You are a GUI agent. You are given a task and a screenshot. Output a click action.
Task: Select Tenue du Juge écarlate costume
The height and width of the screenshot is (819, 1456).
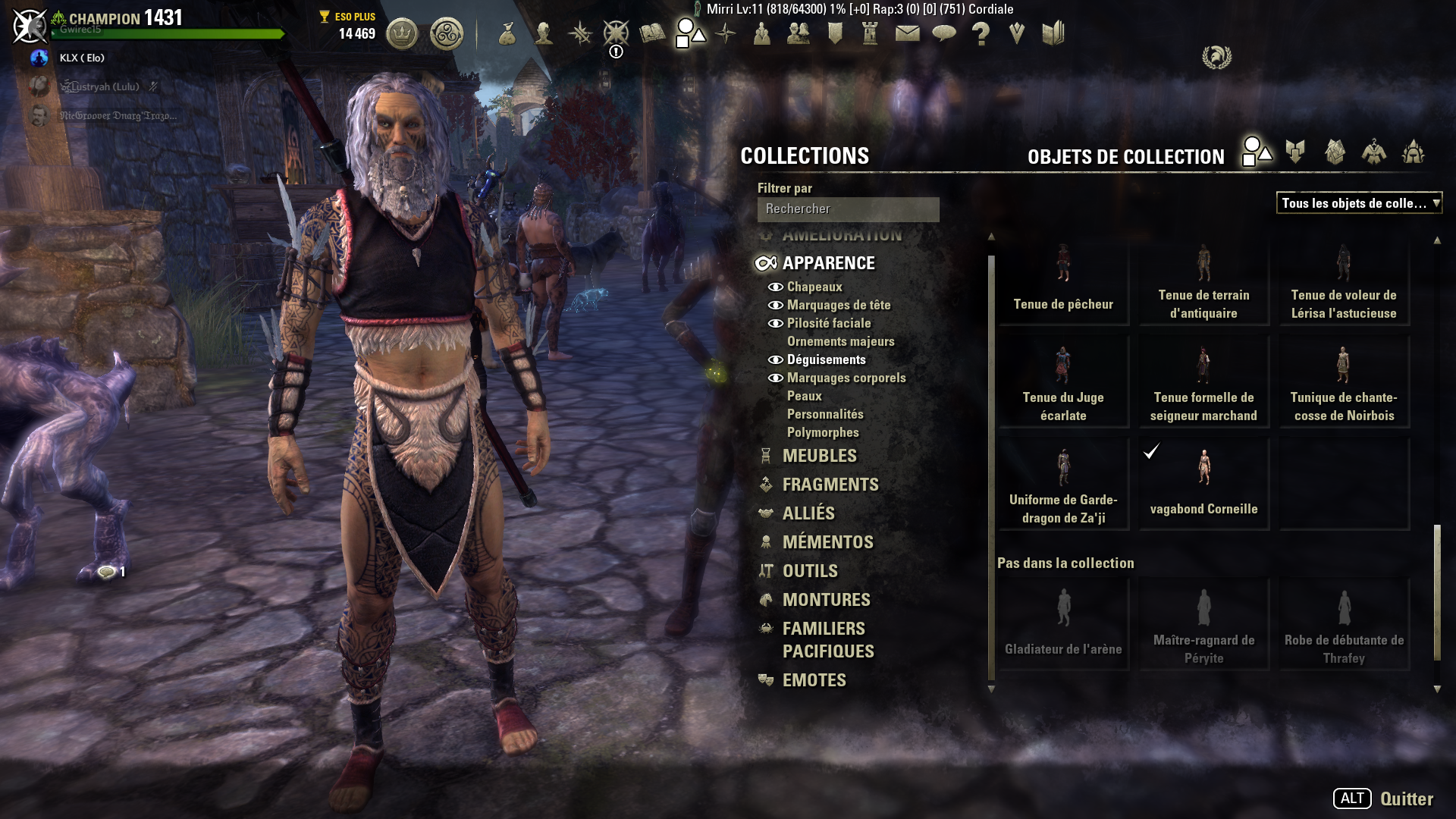pos(1063,382)
